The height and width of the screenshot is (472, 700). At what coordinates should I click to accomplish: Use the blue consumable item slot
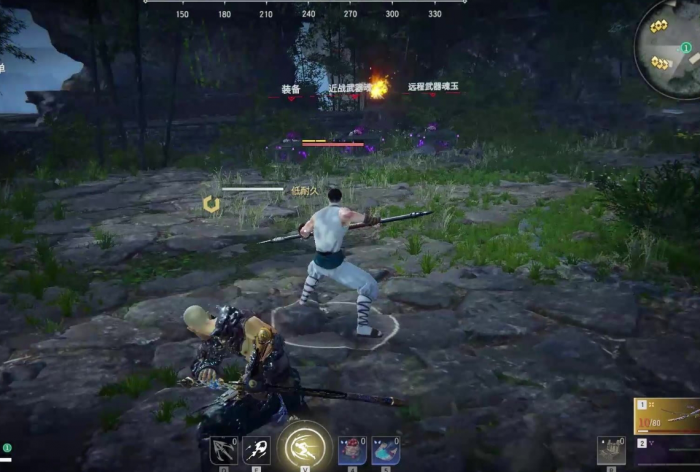click(x=386, y=451)
